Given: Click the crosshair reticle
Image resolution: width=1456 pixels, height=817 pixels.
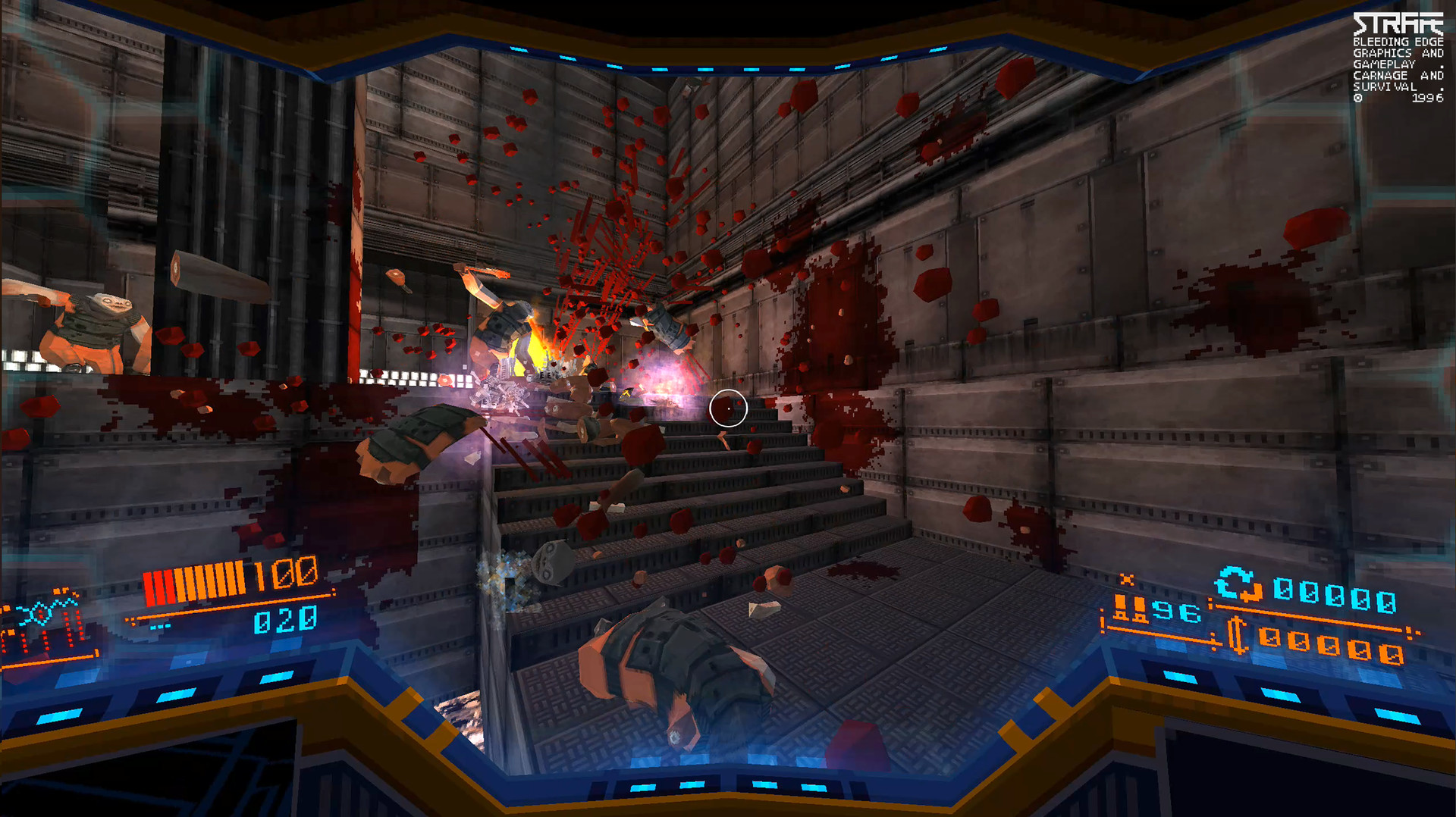Looking at the screenshot, I should (x=729, y=408).
